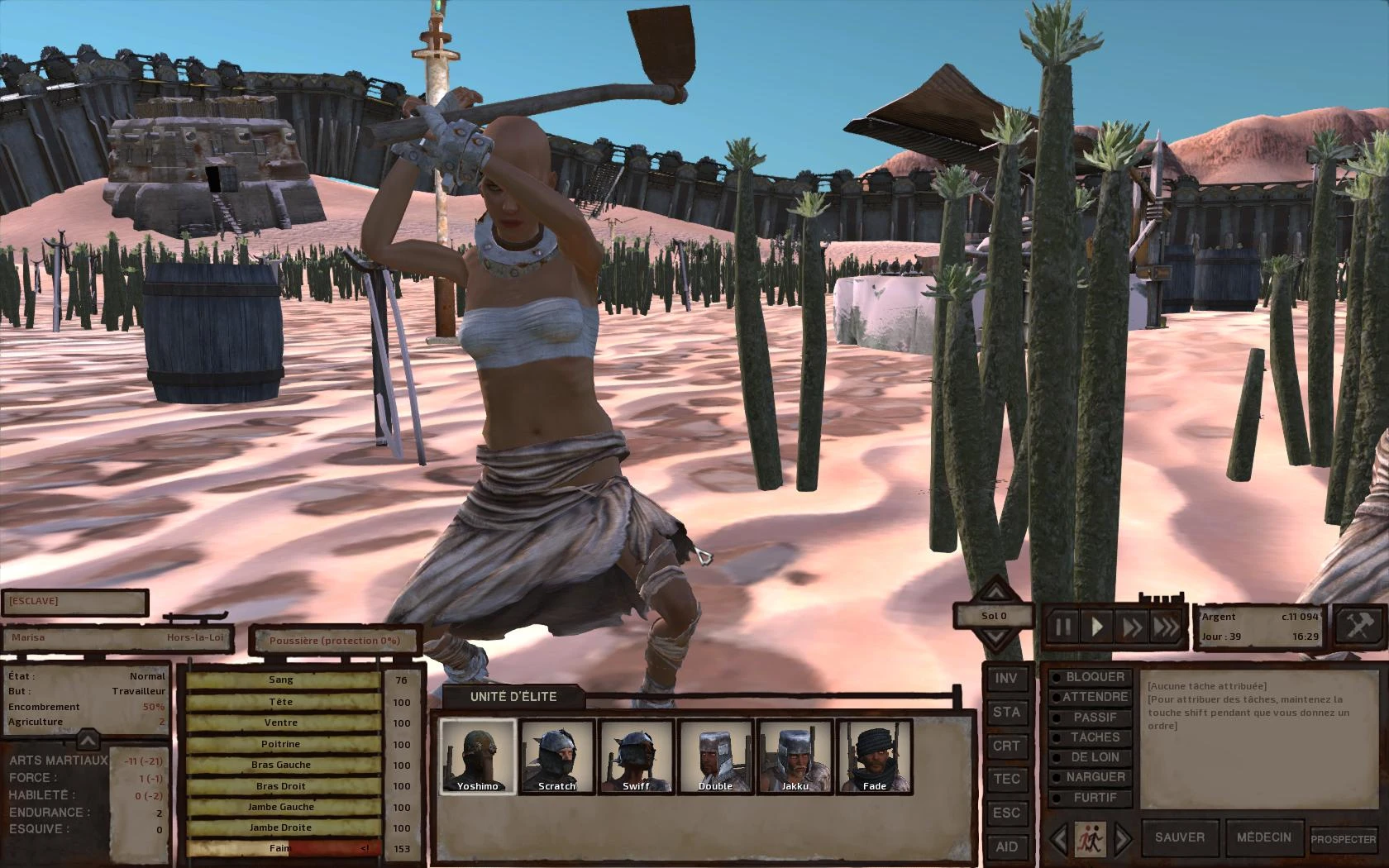Save the game with SAUVER

click(x=1179, y=837)
